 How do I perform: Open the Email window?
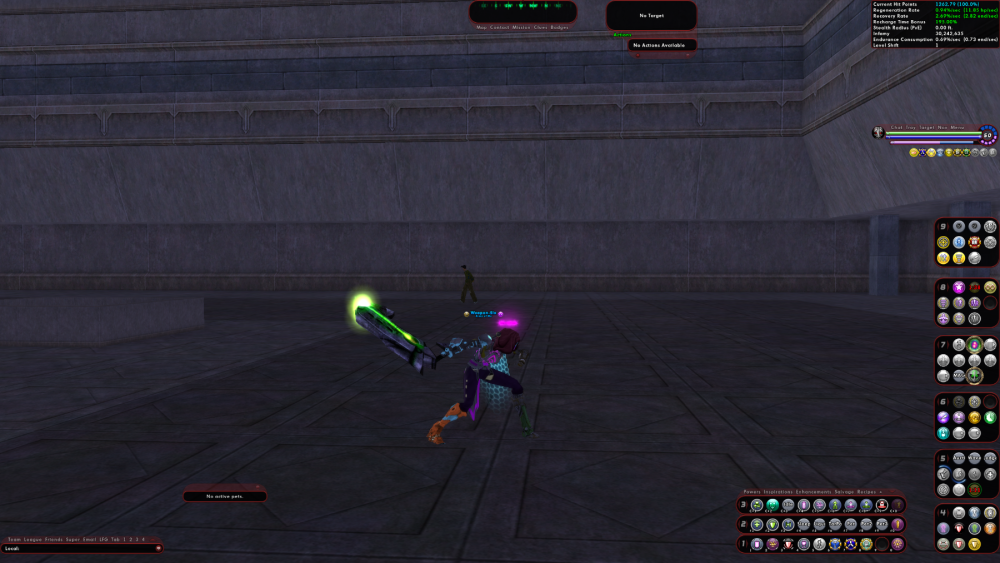tap(89, 539)
